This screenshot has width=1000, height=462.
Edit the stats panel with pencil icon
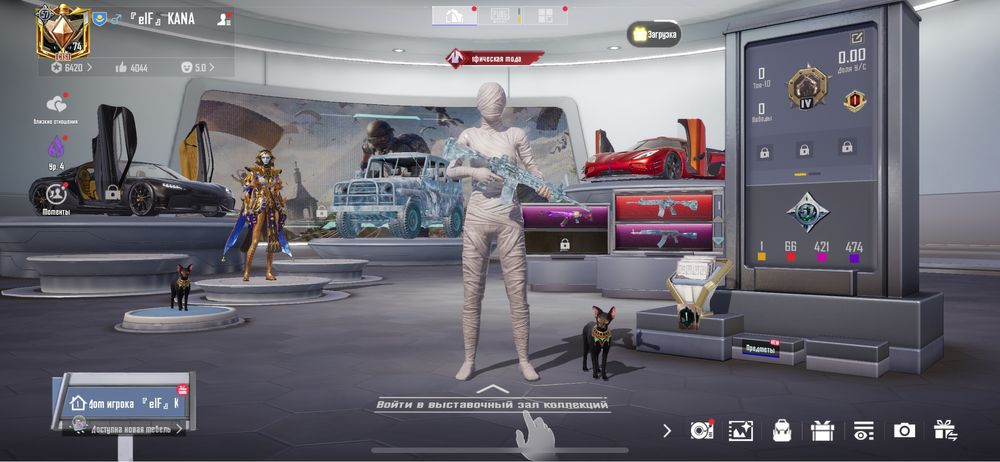pos(856,38)
